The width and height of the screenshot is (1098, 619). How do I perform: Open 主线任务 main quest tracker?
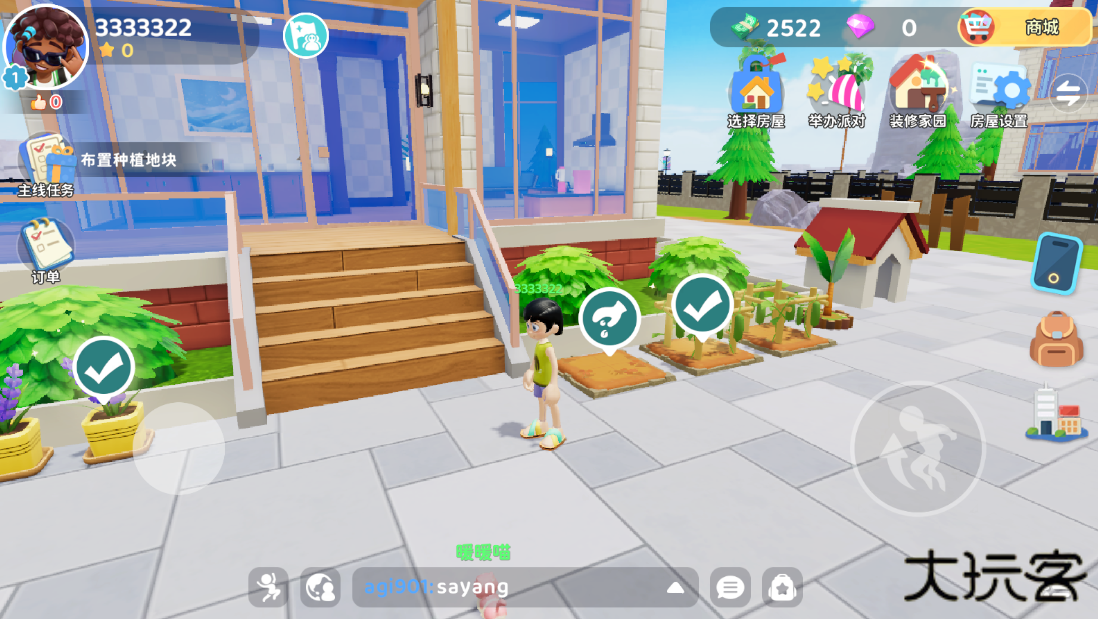tap(46, 163)
